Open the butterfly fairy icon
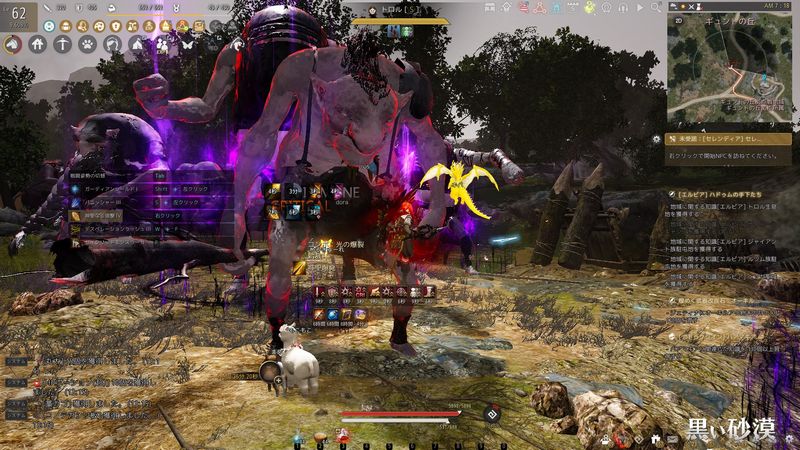800x450 pixels. tap(187, 44)
